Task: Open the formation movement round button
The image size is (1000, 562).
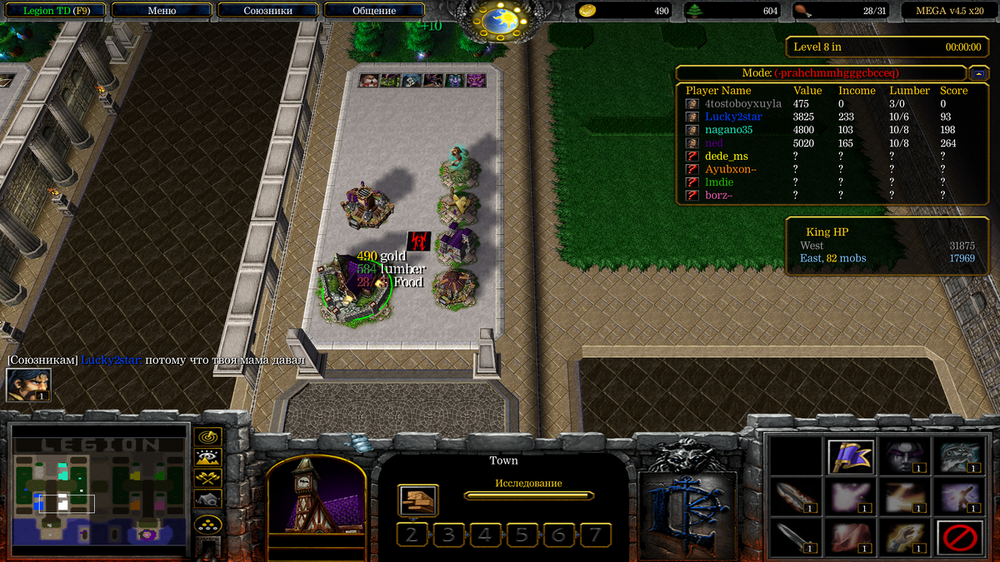Action: pyautogui.click(x=208, y=523)
